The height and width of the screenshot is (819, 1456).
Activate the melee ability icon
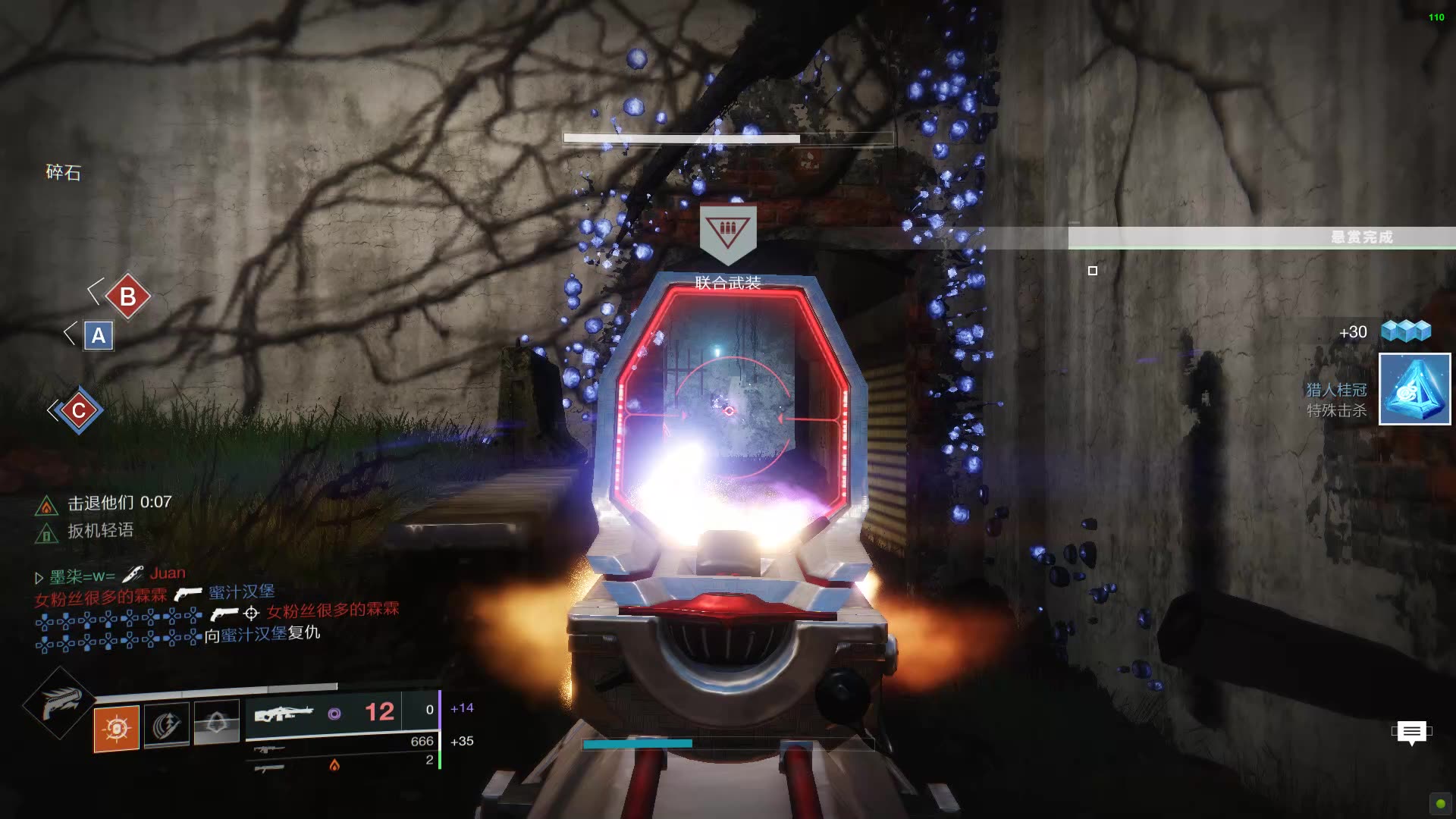click(167, 724)
